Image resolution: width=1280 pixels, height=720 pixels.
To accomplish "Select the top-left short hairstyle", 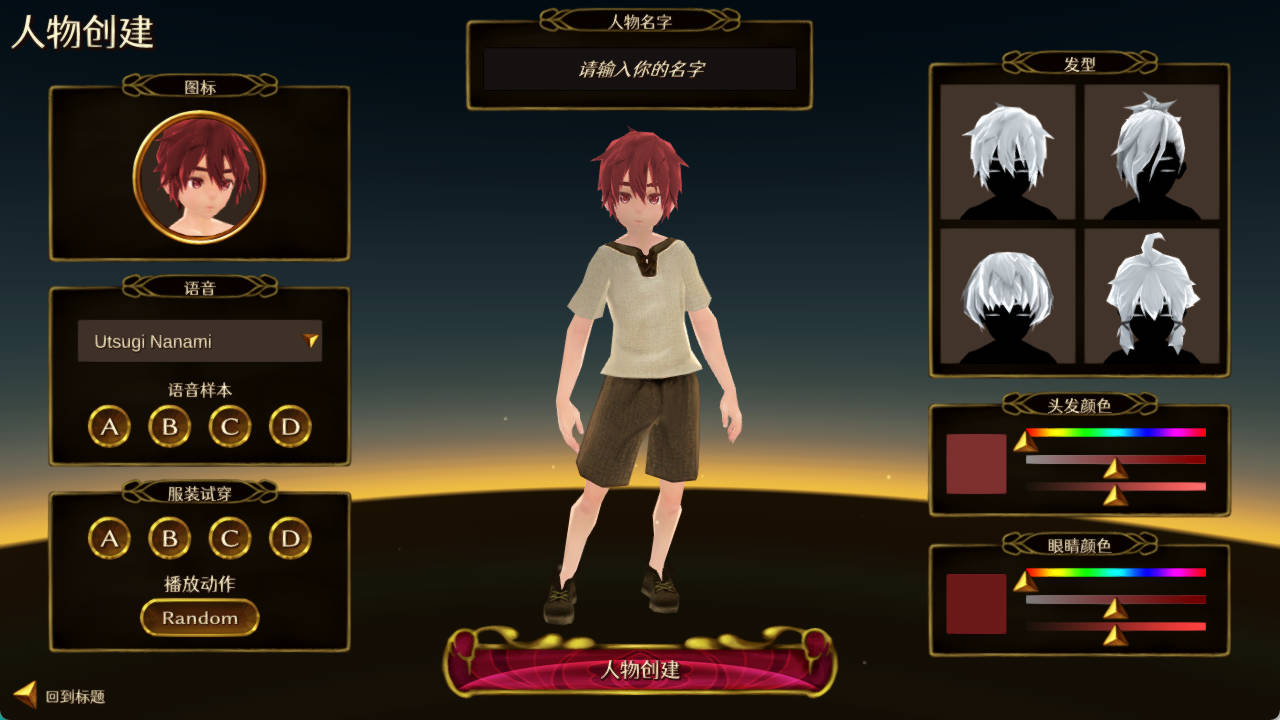I will [x=1006, y=155].
